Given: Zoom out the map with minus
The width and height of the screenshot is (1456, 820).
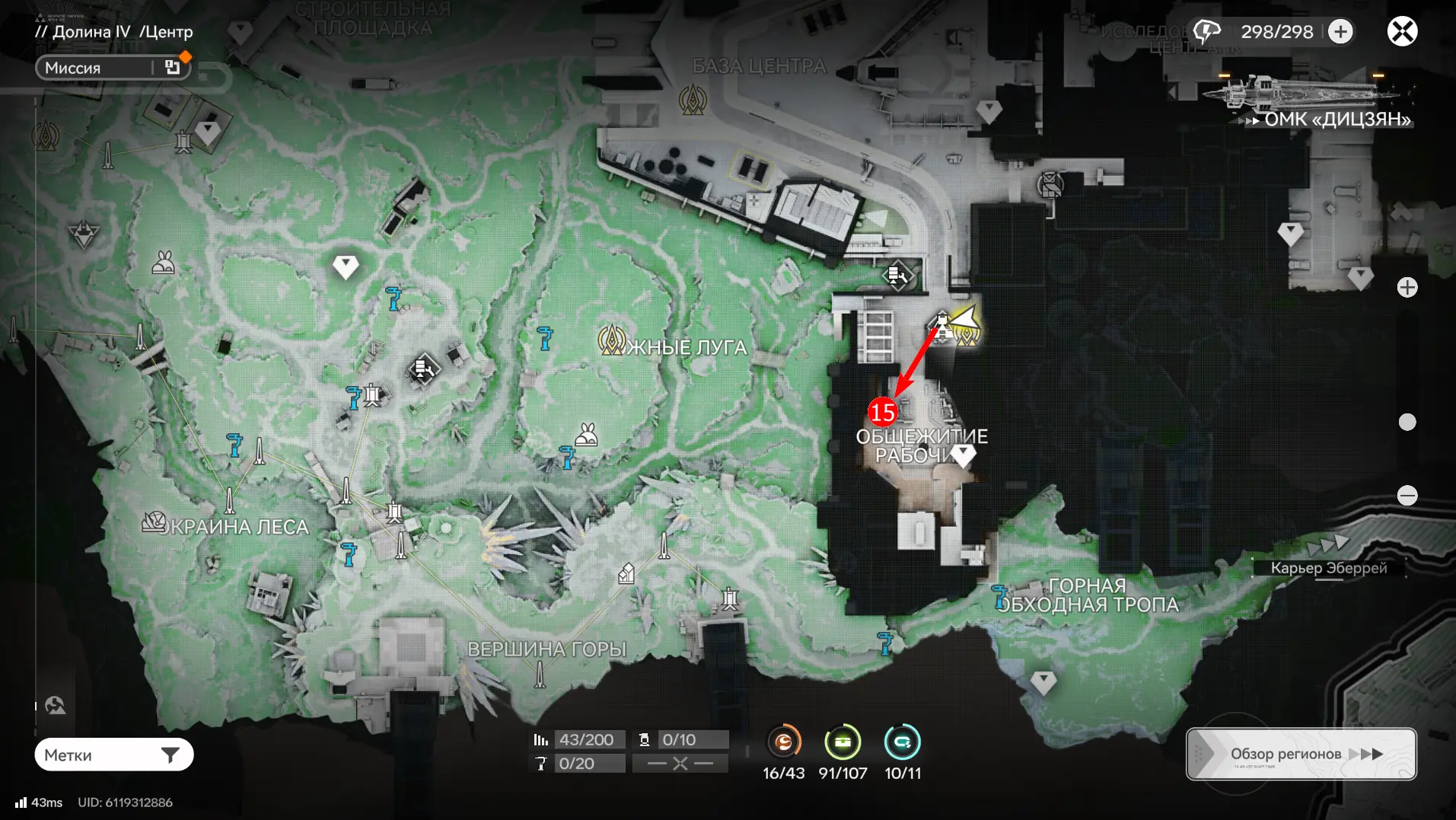Looking at the screenshot, I should click(1407, 496).
